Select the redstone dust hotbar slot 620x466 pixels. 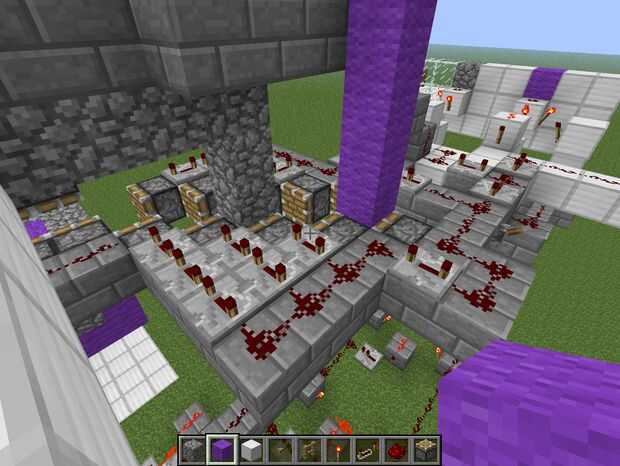click(396, 450)
